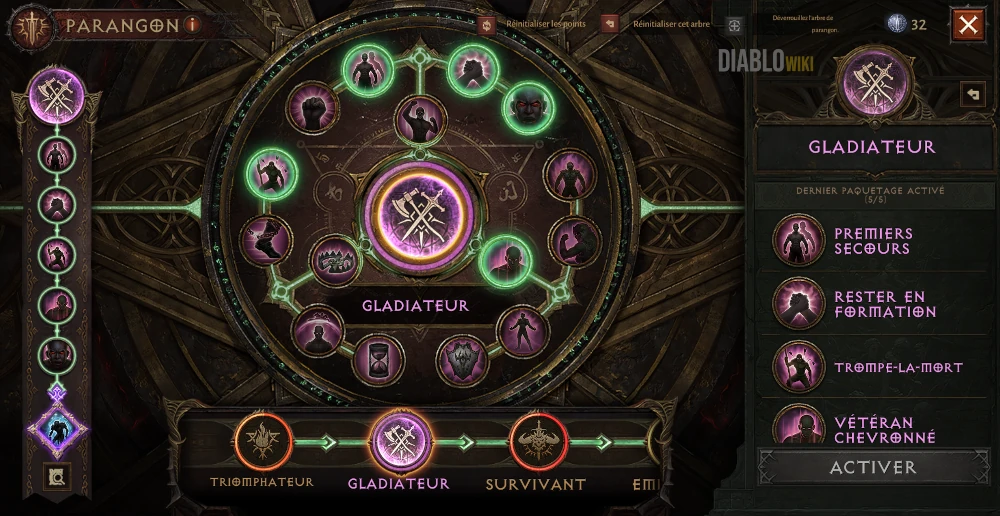Switch to the Gladiateur tree tab
This screenshot has width=1000, height=516.
[400, 442]
